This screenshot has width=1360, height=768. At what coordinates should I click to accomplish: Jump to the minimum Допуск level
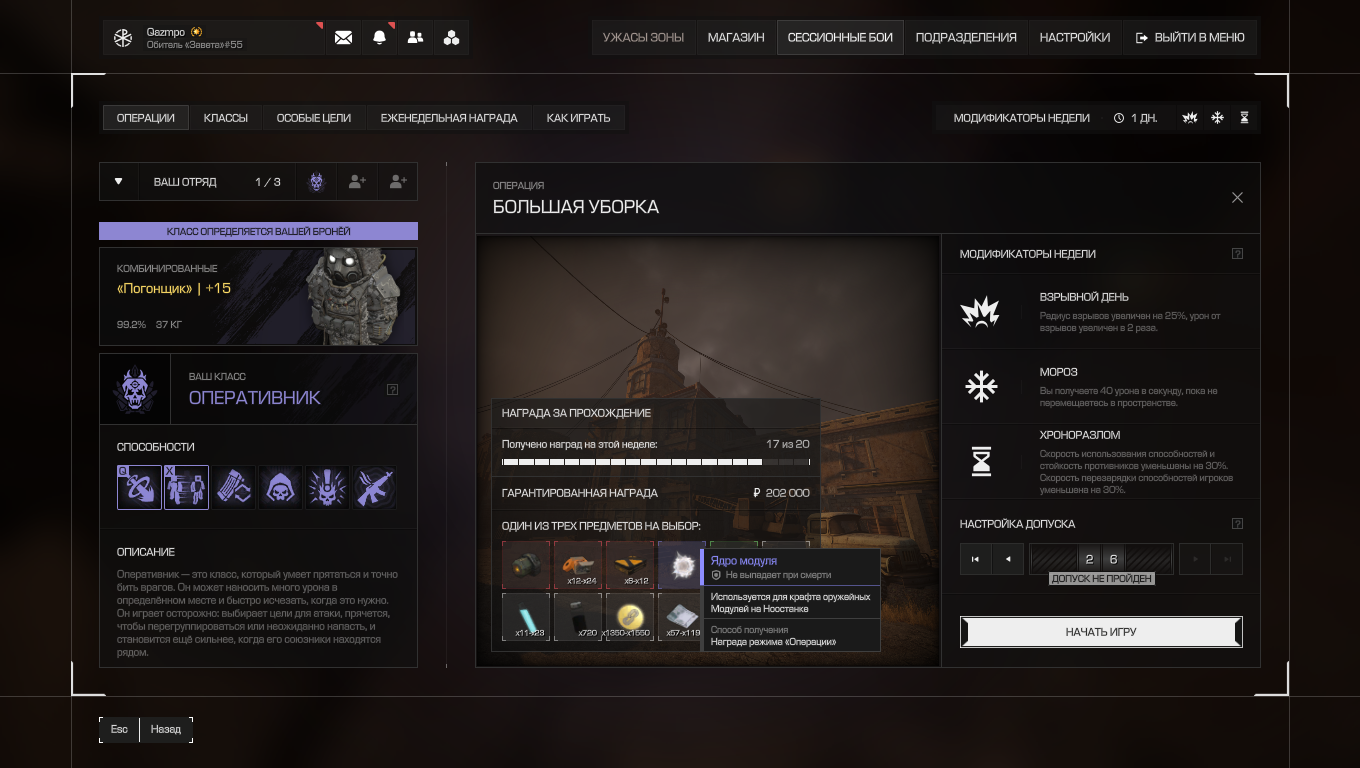975,559
